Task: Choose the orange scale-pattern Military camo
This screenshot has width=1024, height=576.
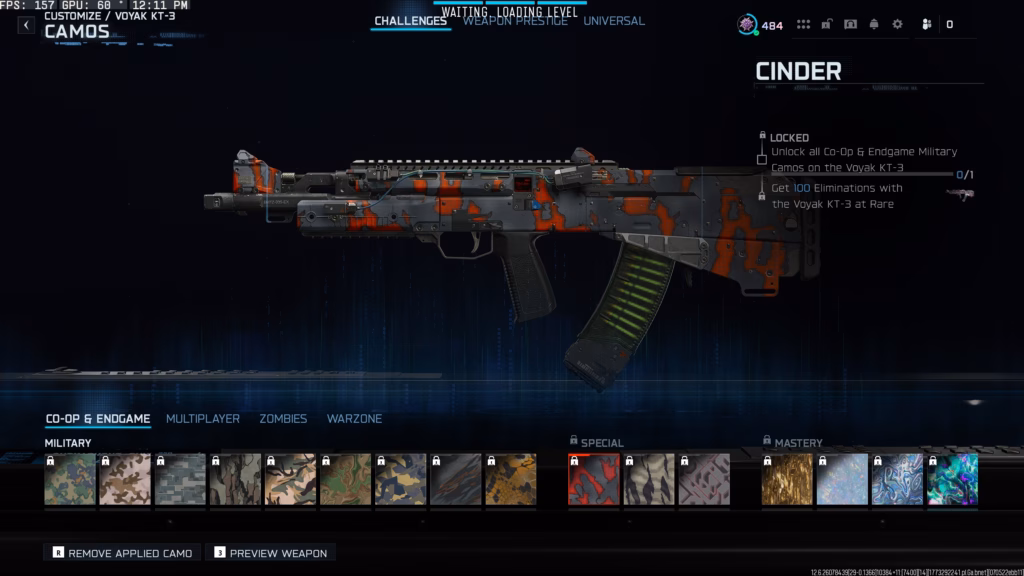Action: click(x=510, y=479)
